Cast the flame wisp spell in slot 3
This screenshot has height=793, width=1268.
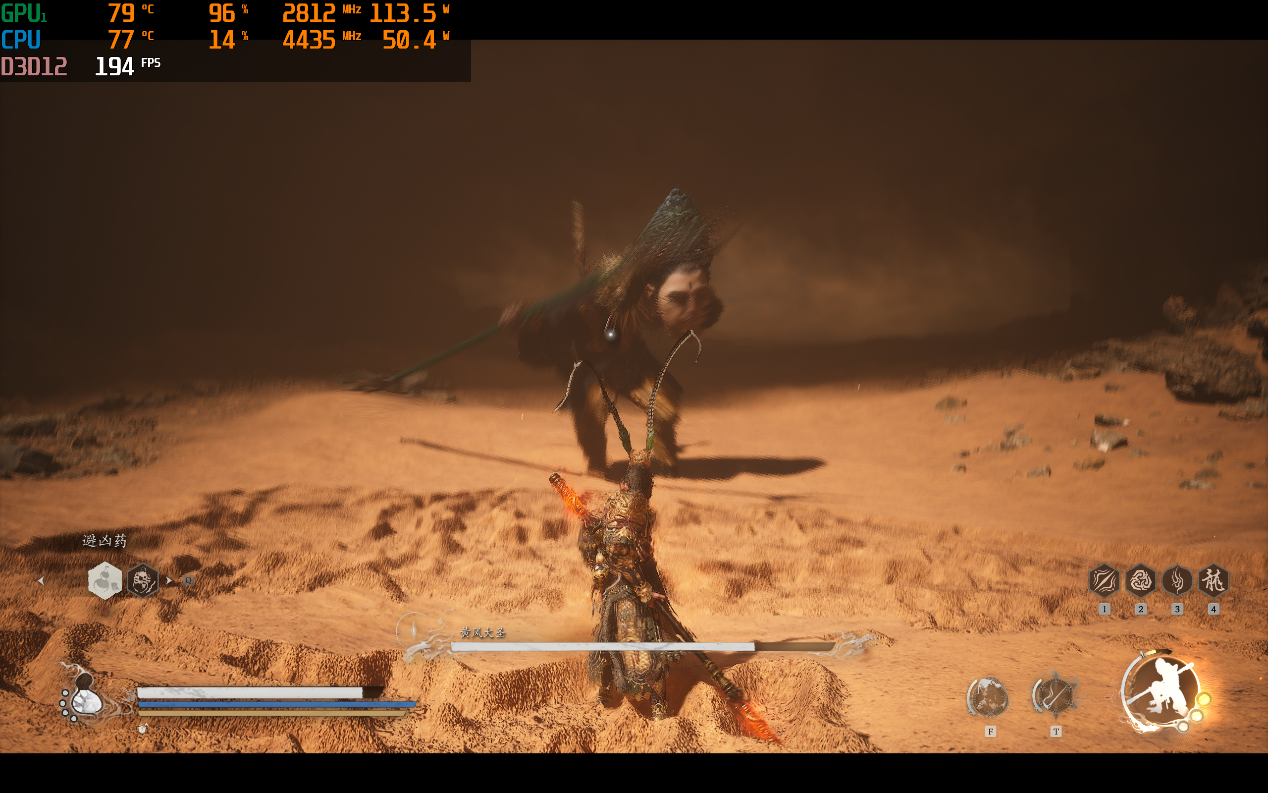tap(1177, 580)
